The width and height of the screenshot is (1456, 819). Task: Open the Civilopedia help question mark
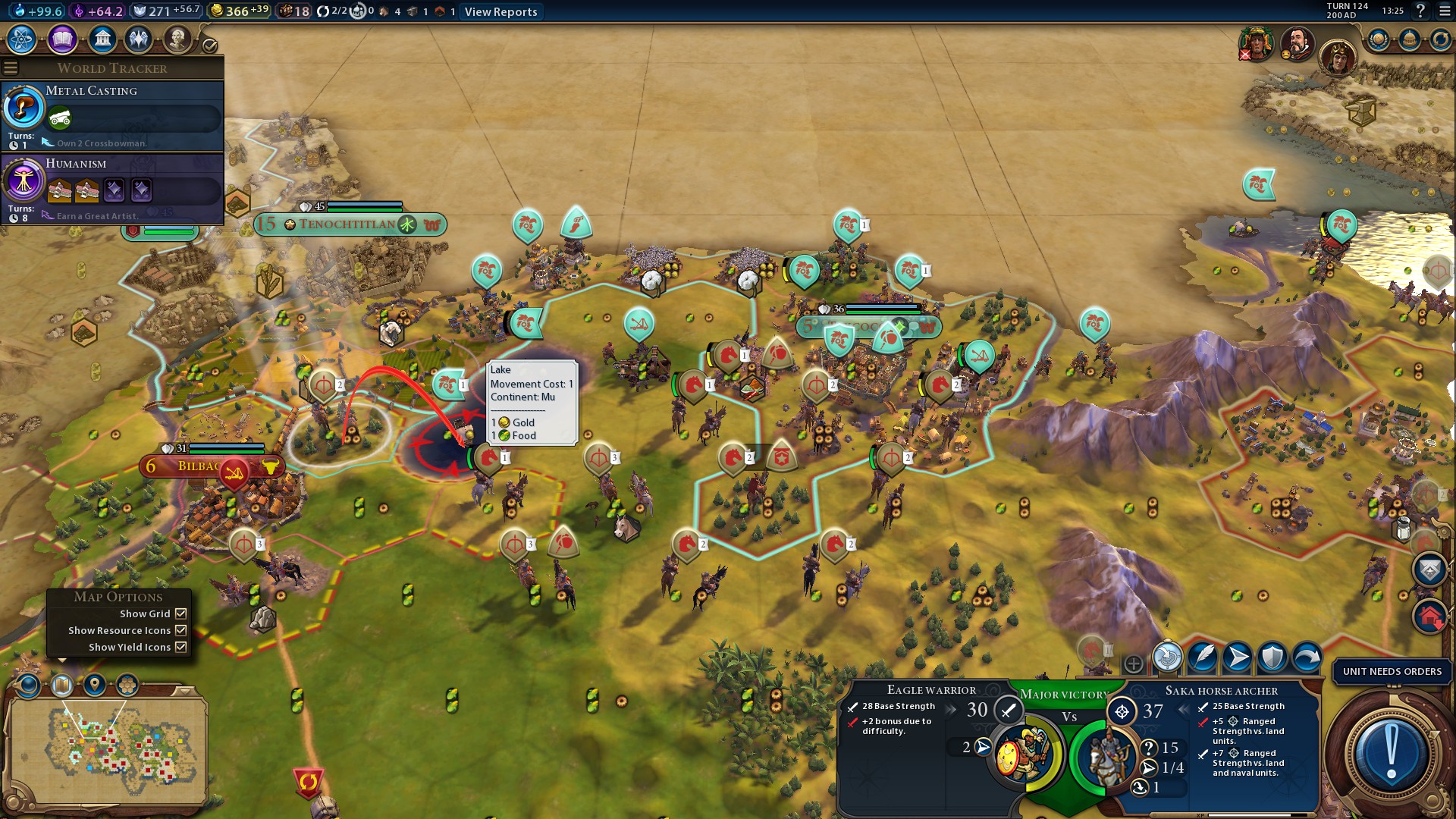[x=1420, y=11]
